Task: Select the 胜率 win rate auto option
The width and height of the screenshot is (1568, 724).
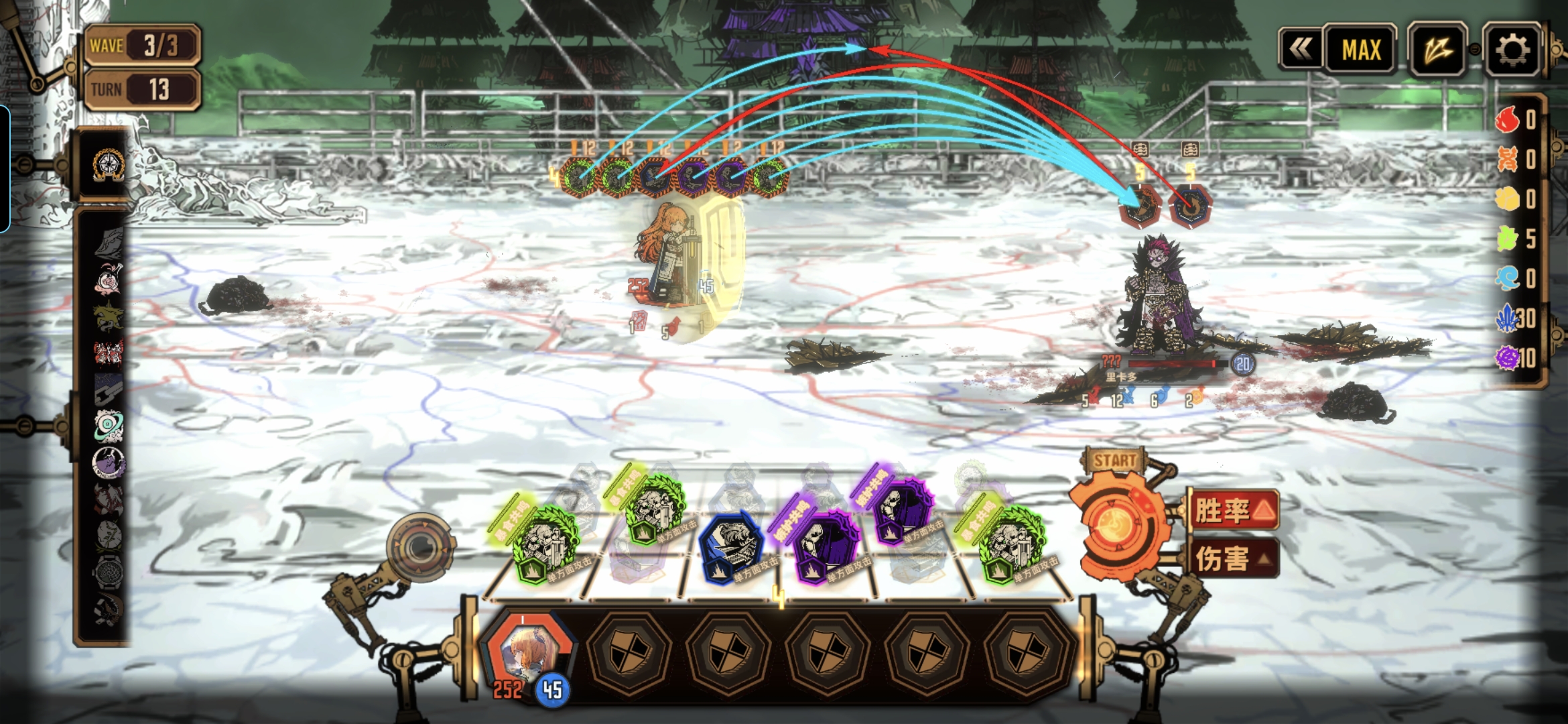Action: pos(1234,511)
